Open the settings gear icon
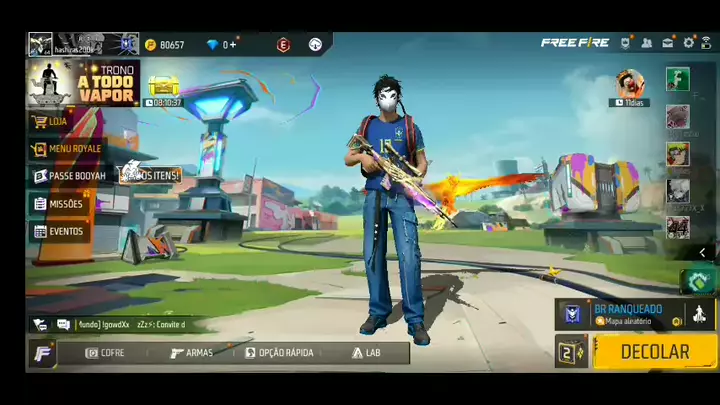Viewport: 720px width, 405px height. tap(688, 43)
